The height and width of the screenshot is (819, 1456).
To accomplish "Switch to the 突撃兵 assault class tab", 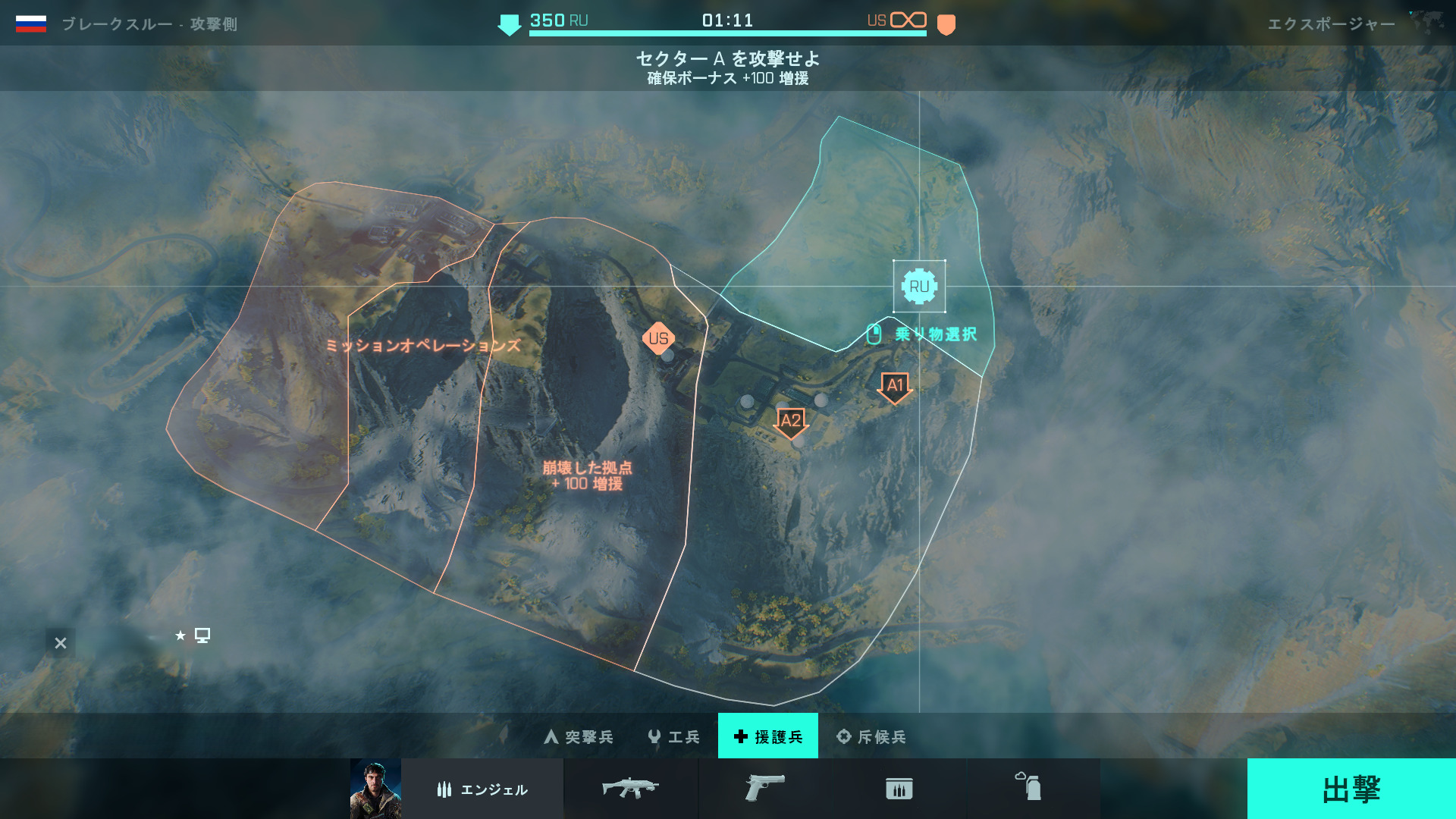I will 579,736.
